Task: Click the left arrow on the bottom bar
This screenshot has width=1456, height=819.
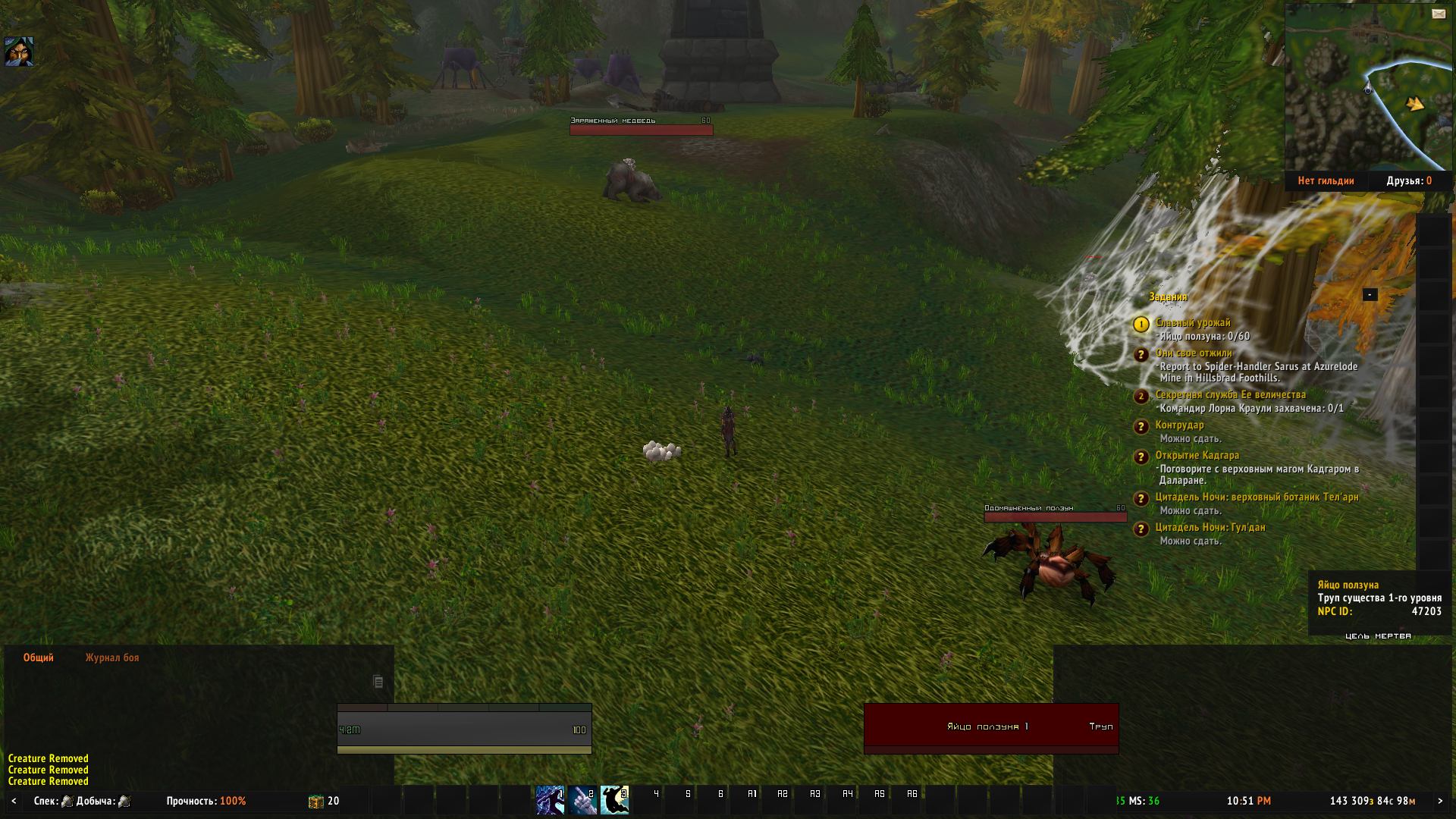Action: tap(14, 801)
